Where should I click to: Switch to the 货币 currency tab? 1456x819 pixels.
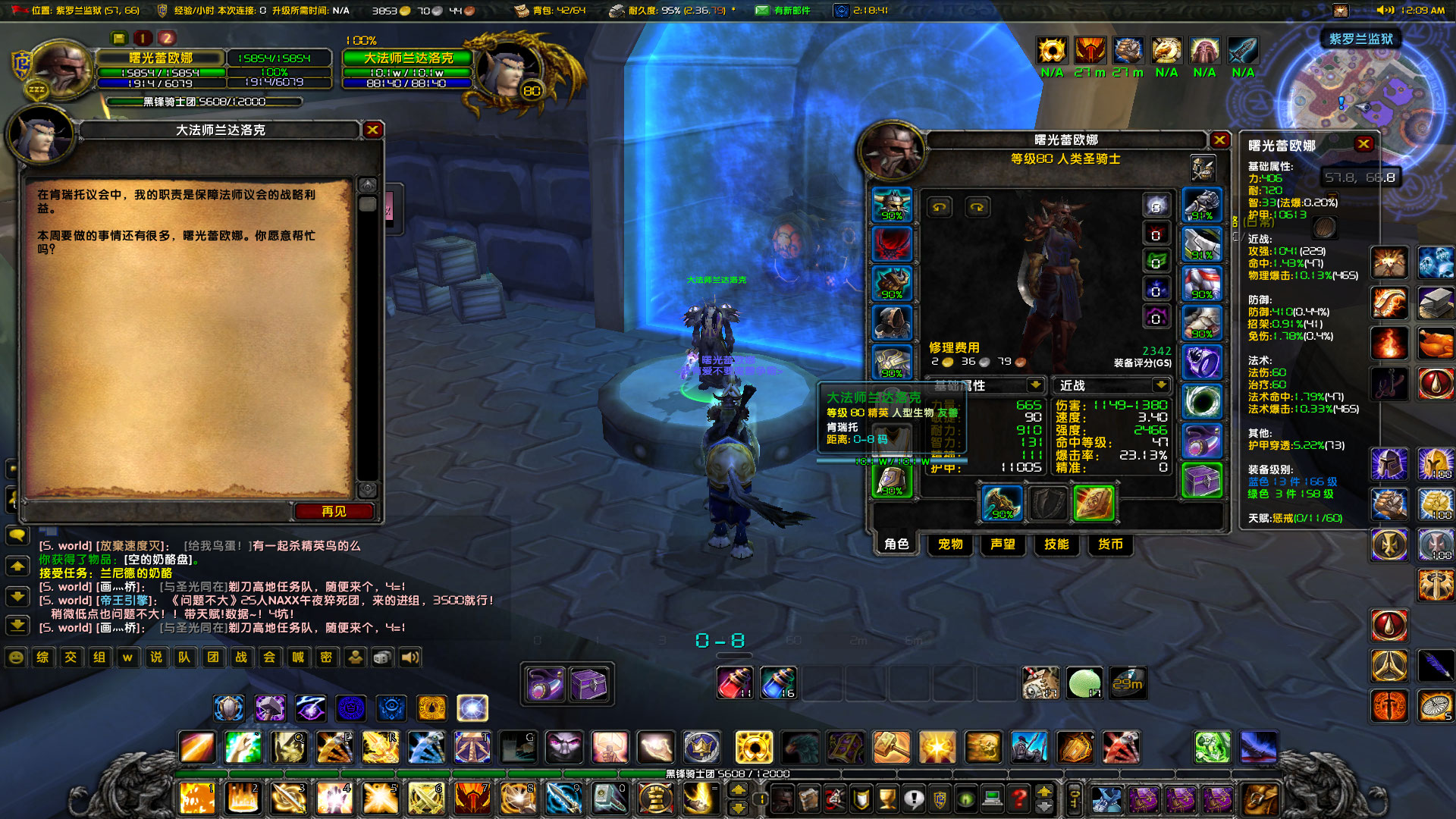[1109, 544]
